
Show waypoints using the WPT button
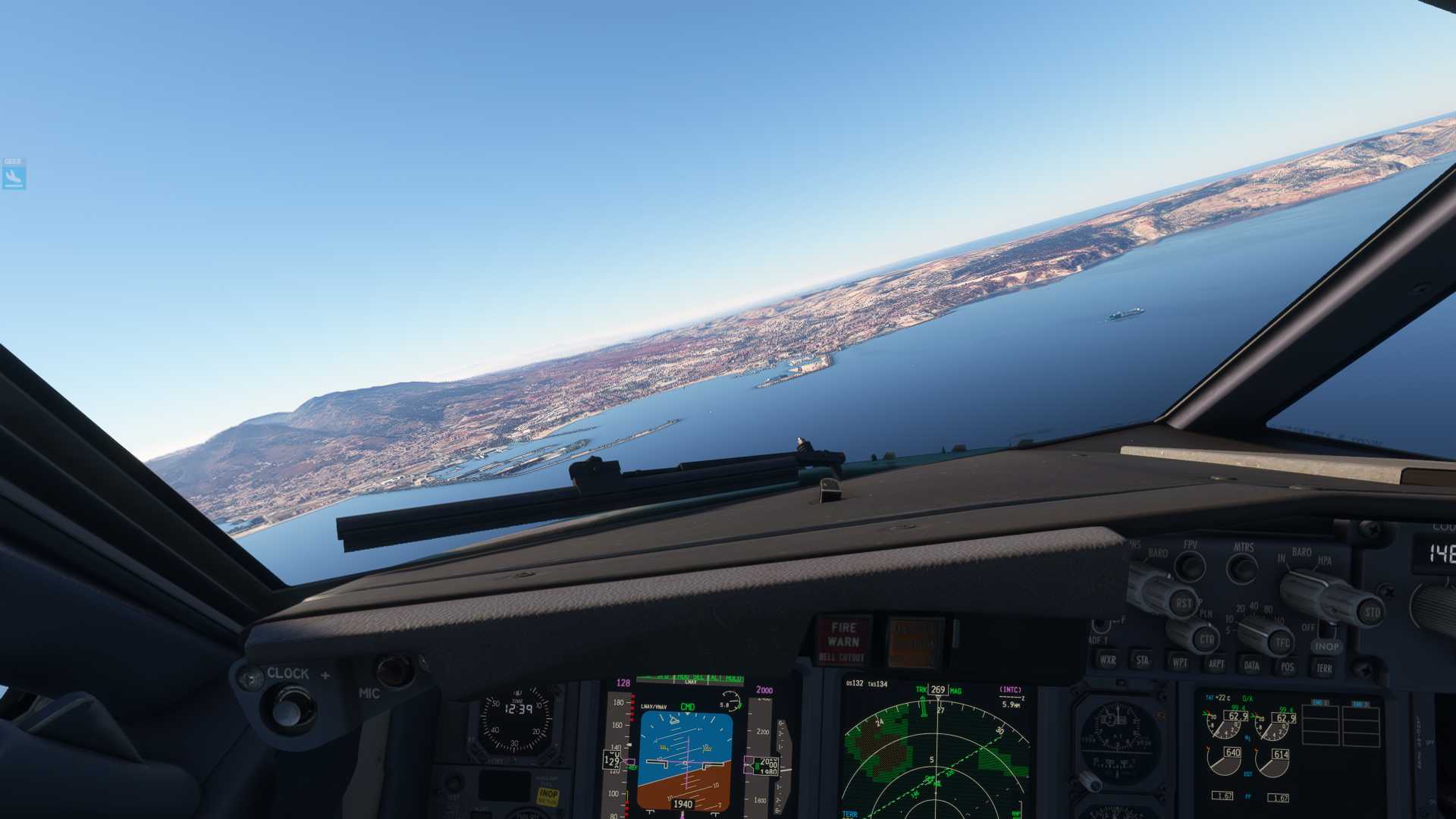[x=1178, y=663]
